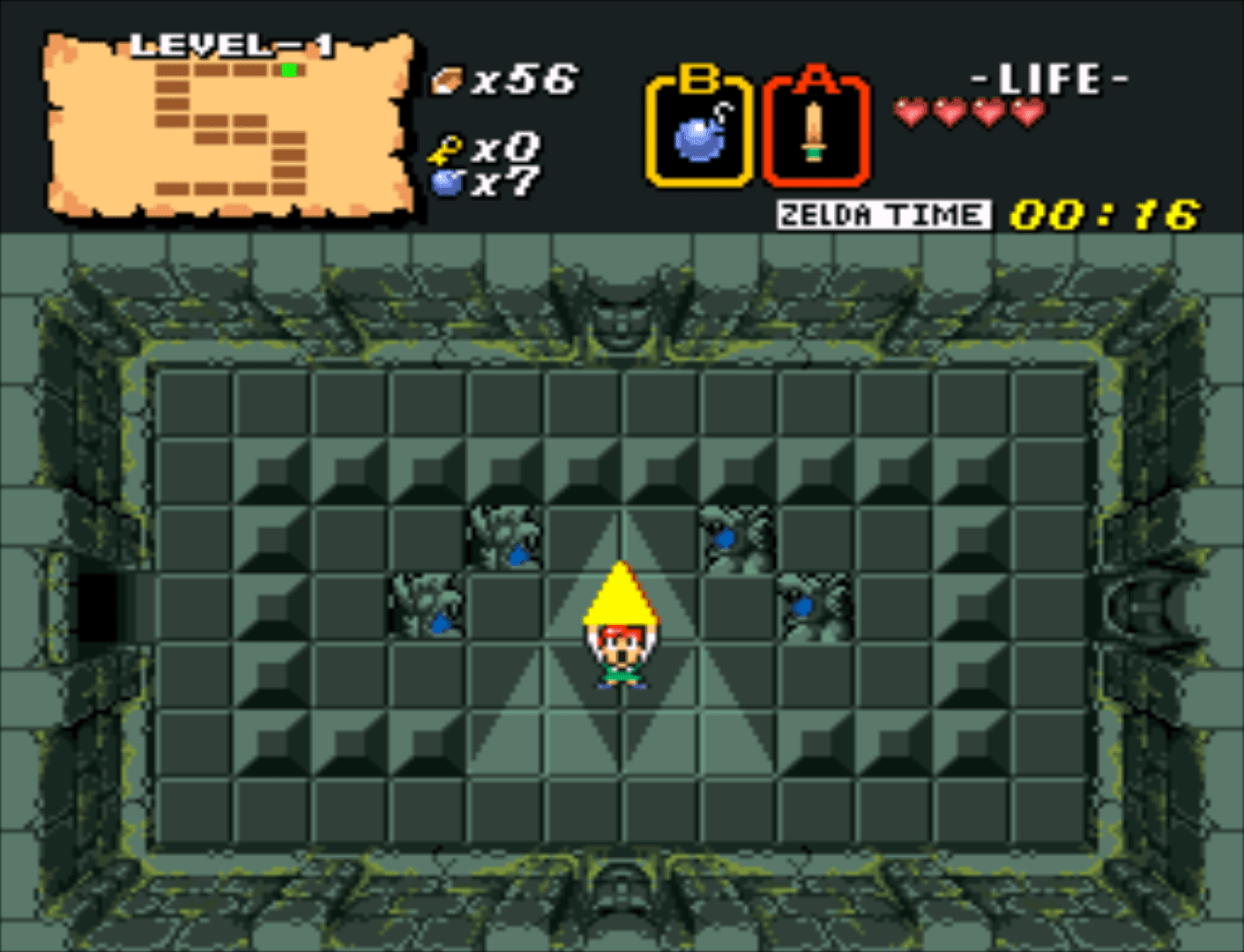Click the green dot on the dungeon map

pos(288,68)
